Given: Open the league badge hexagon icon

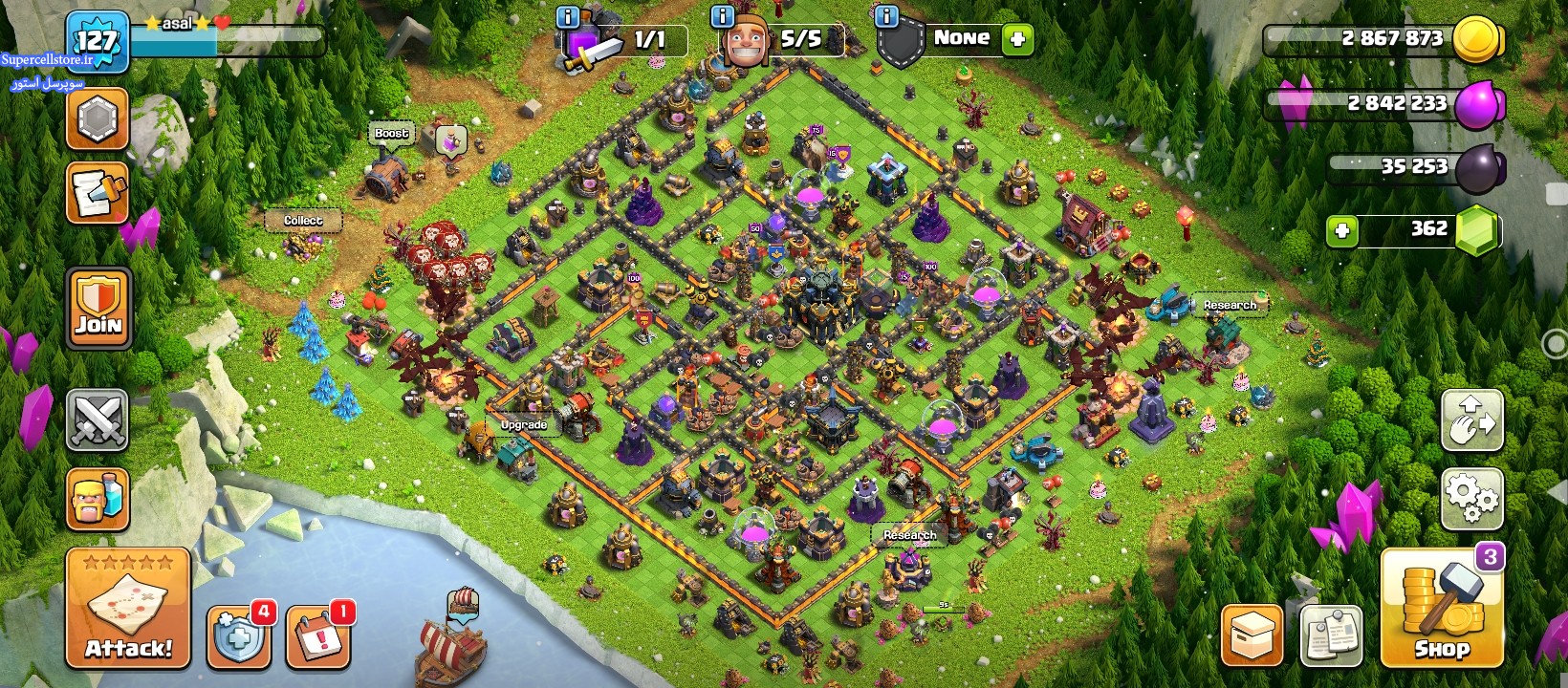Looking at the screenshot, I should pos(98,119).
